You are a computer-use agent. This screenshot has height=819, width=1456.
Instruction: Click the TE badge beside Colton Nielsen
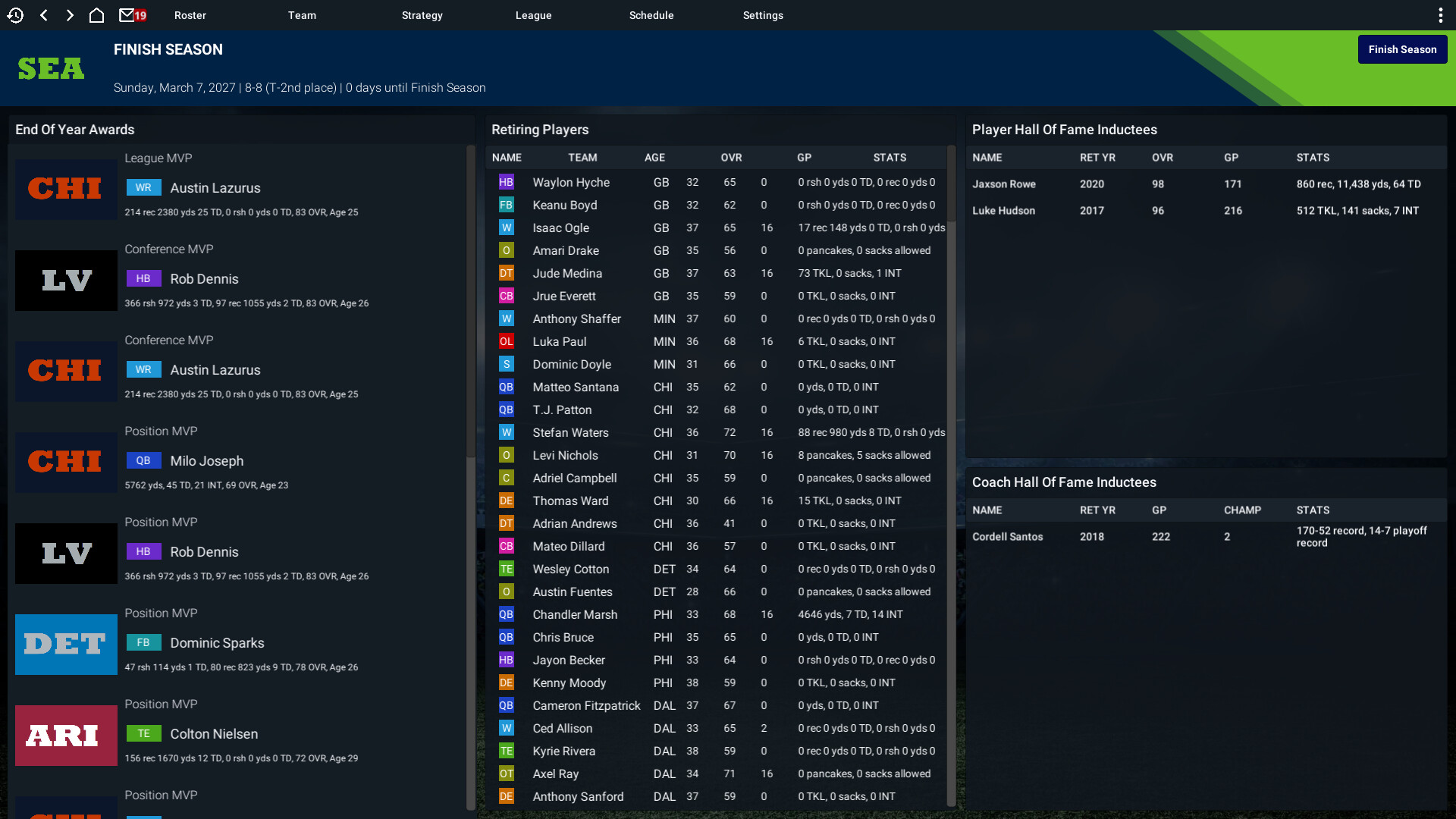(x=144, y=733)
